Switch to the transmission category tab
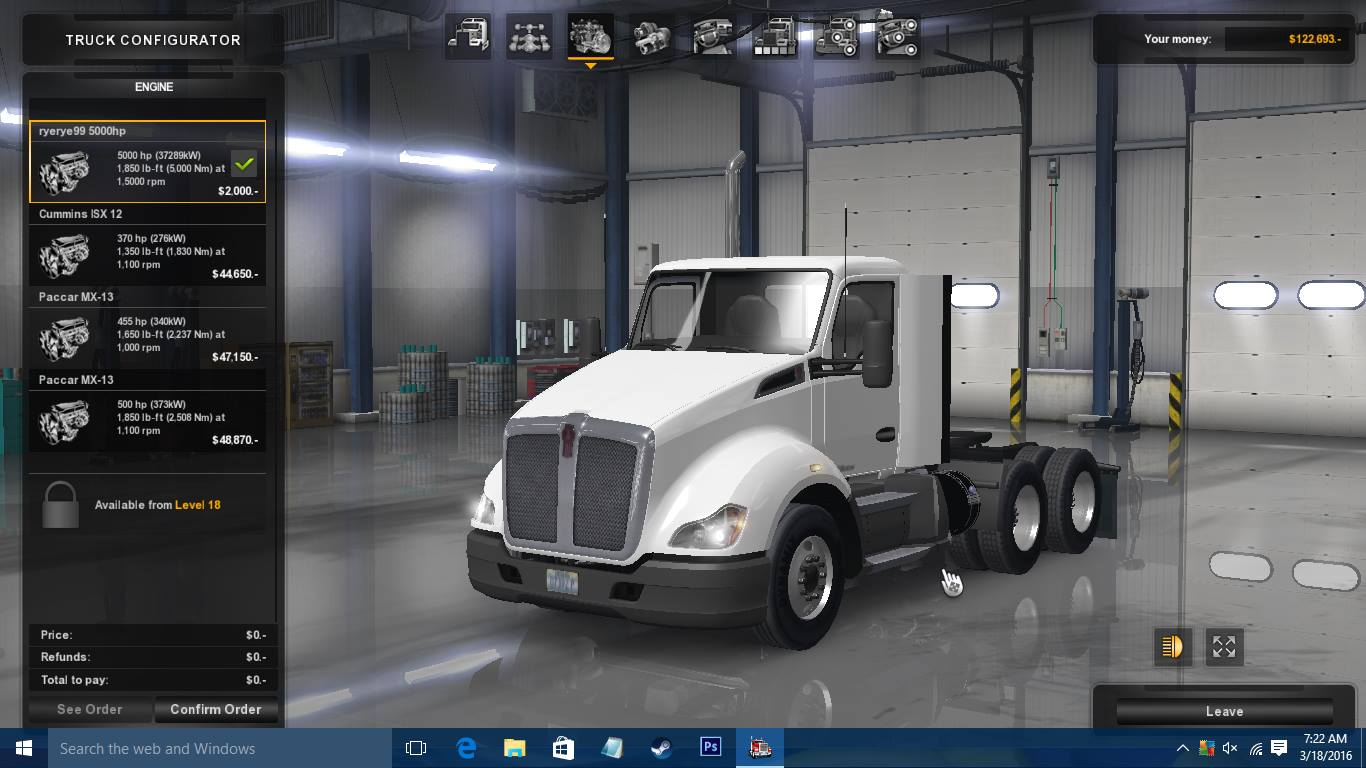 pyautogui.click(x=652, y=37)
